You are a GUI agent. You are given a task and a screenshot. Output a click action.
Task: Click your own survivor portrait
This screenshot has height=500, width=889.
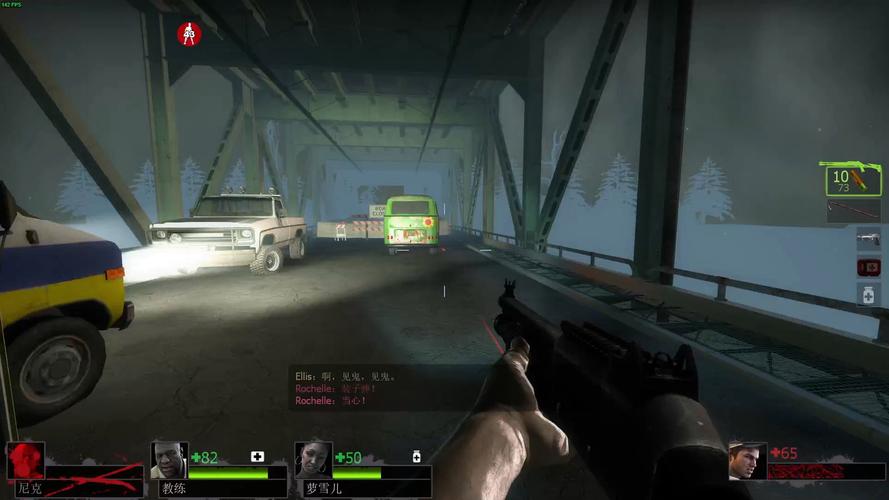pos(747,460)
